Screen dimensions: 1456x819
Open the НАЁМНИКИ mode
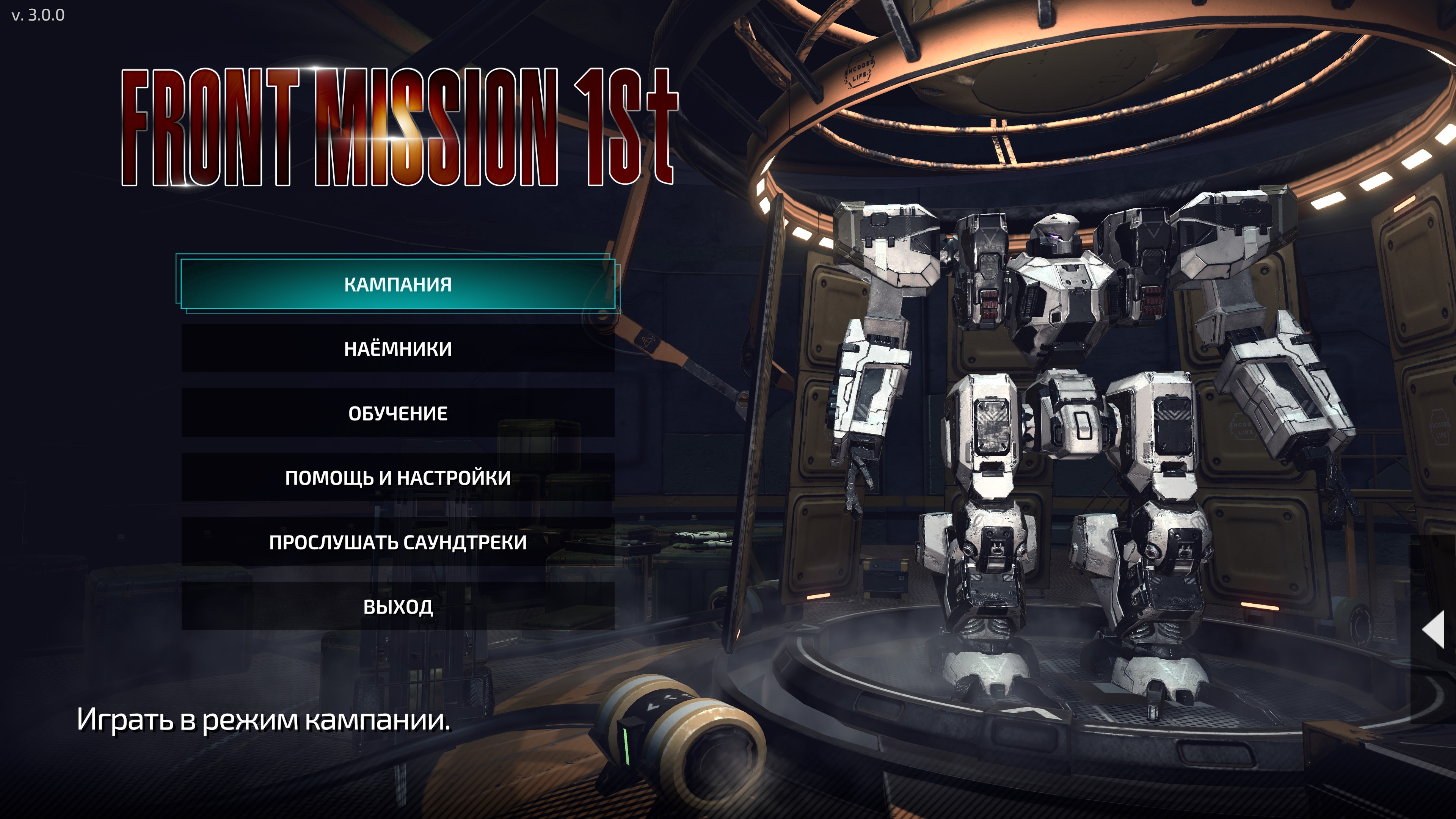point(397,349)
